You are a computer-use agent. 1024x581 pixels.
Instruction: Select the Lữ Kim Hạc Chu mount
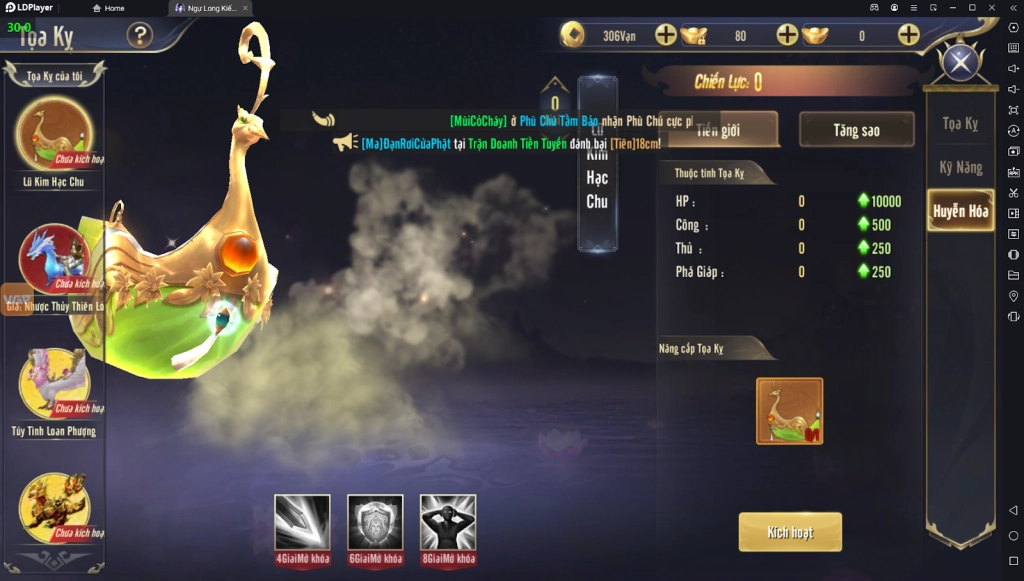pyautogui.click(x=54, y=135)
